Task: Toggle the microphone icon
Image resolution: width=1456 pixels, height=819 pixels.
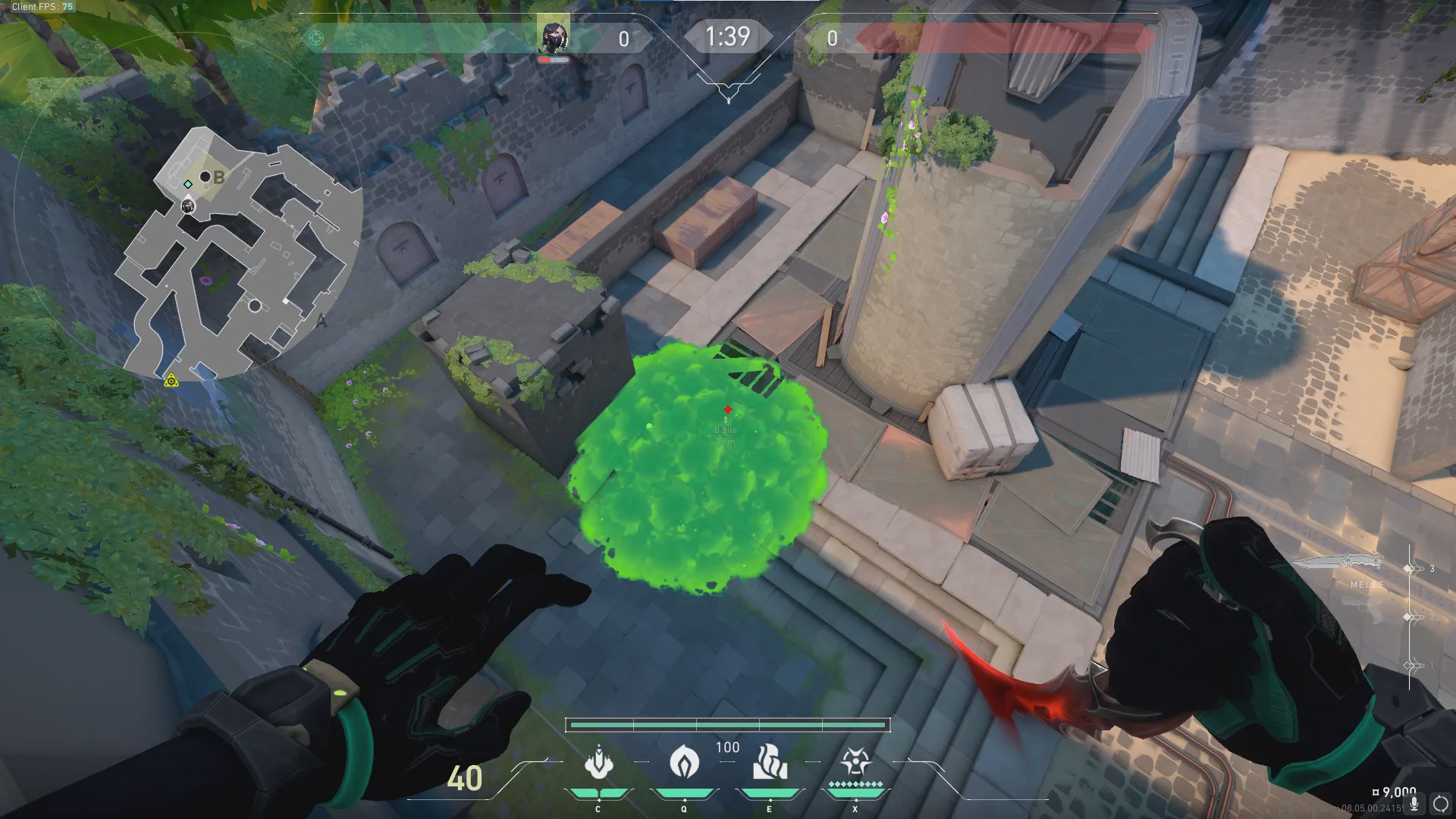Action: click(1414, 803)
